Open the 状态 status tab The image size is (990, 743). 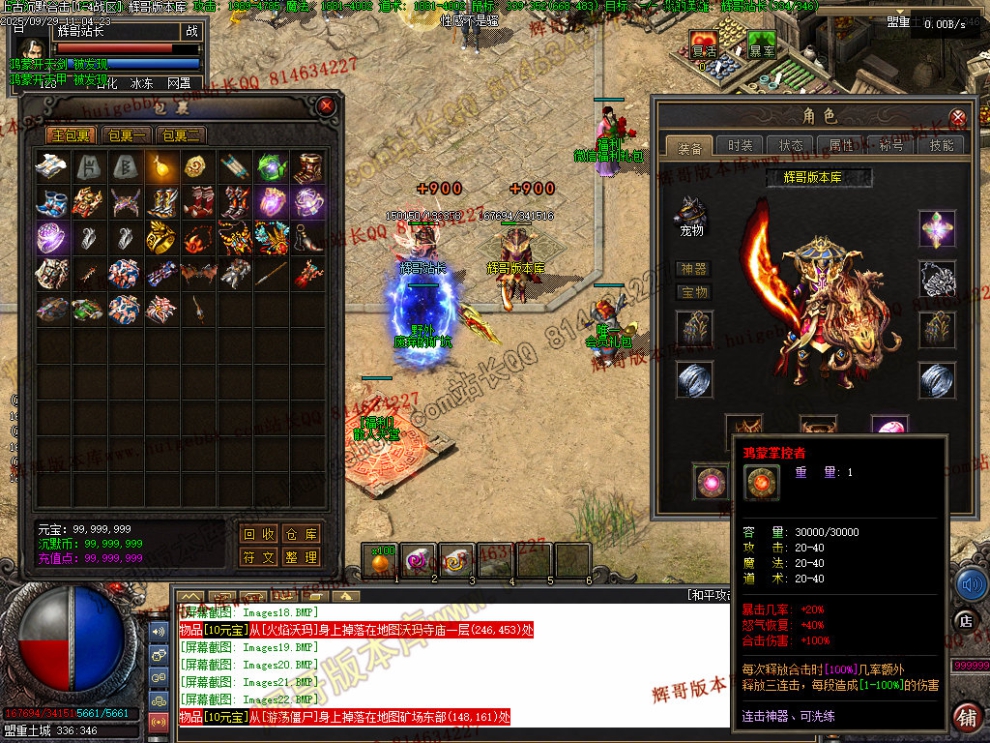[790, 146]
